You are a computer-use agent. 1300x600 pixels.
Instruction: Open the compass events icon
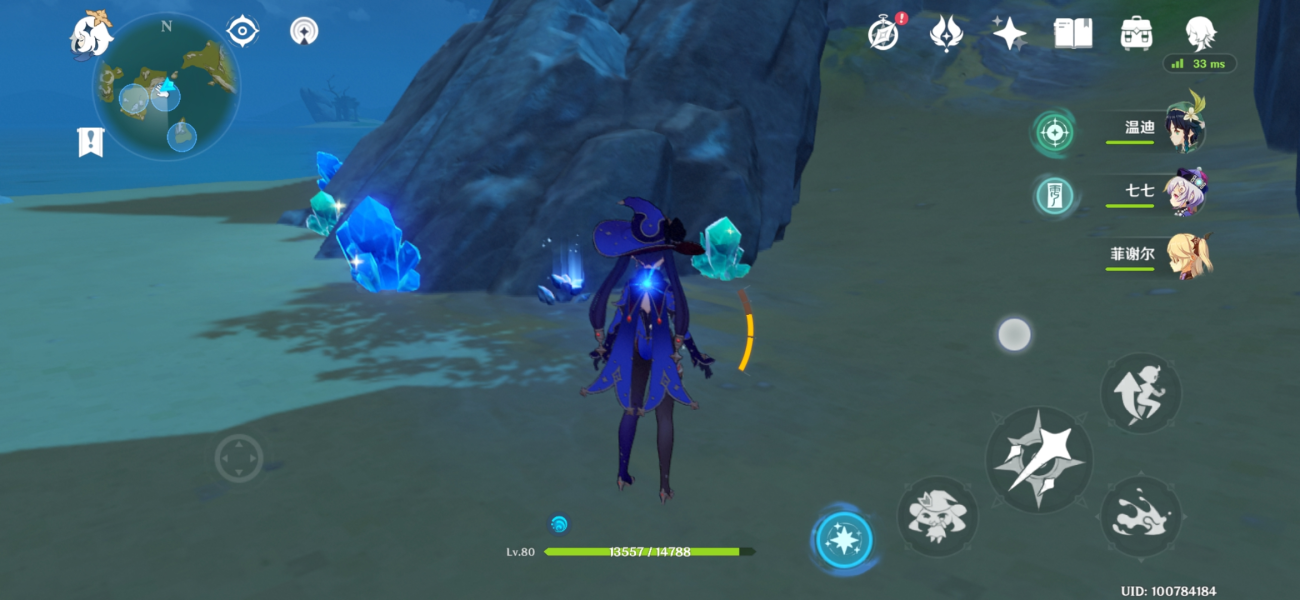point(883,33)
